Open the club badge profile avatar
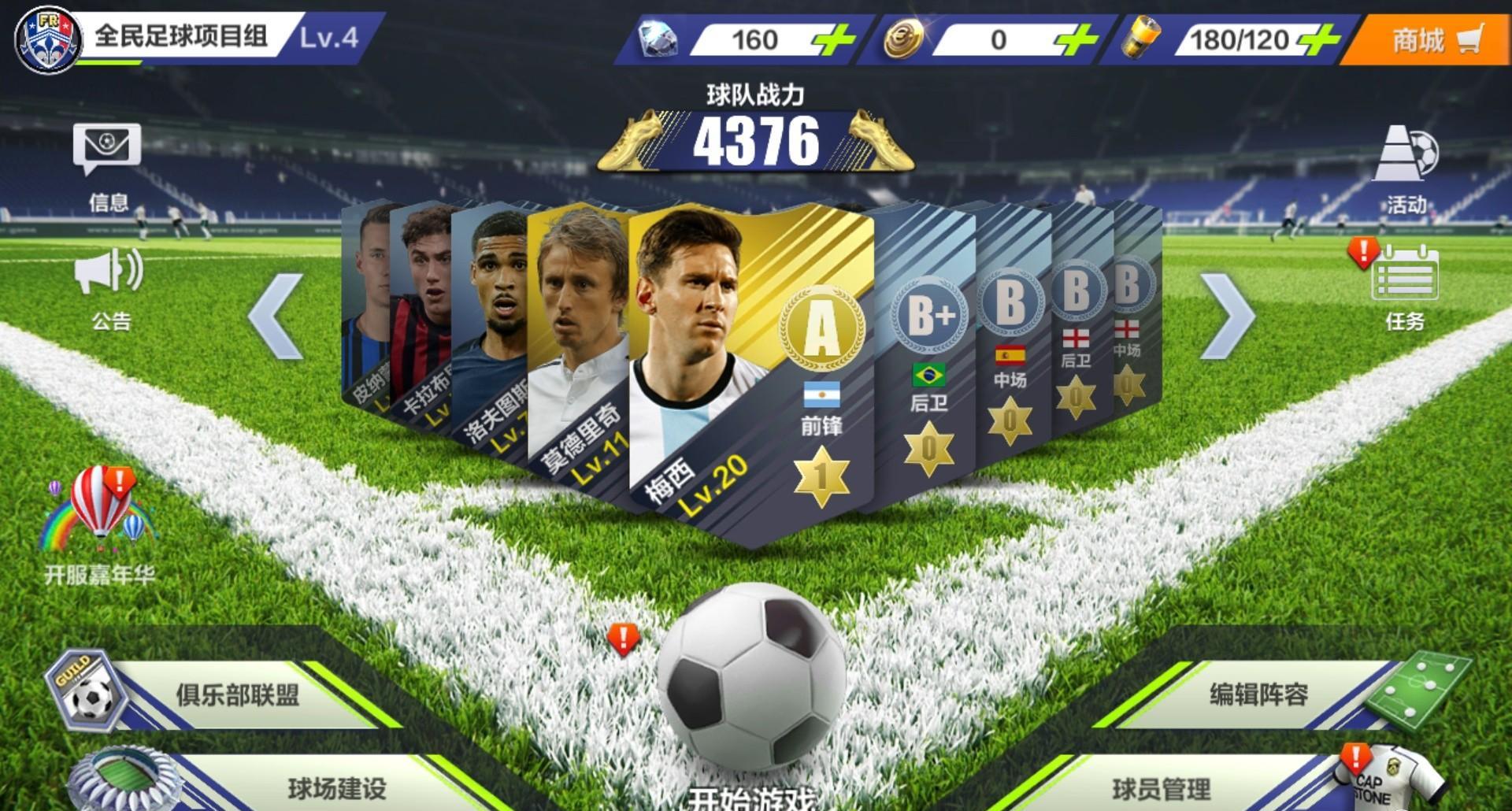The image size is (1512, 811). (x=48, y=39)
